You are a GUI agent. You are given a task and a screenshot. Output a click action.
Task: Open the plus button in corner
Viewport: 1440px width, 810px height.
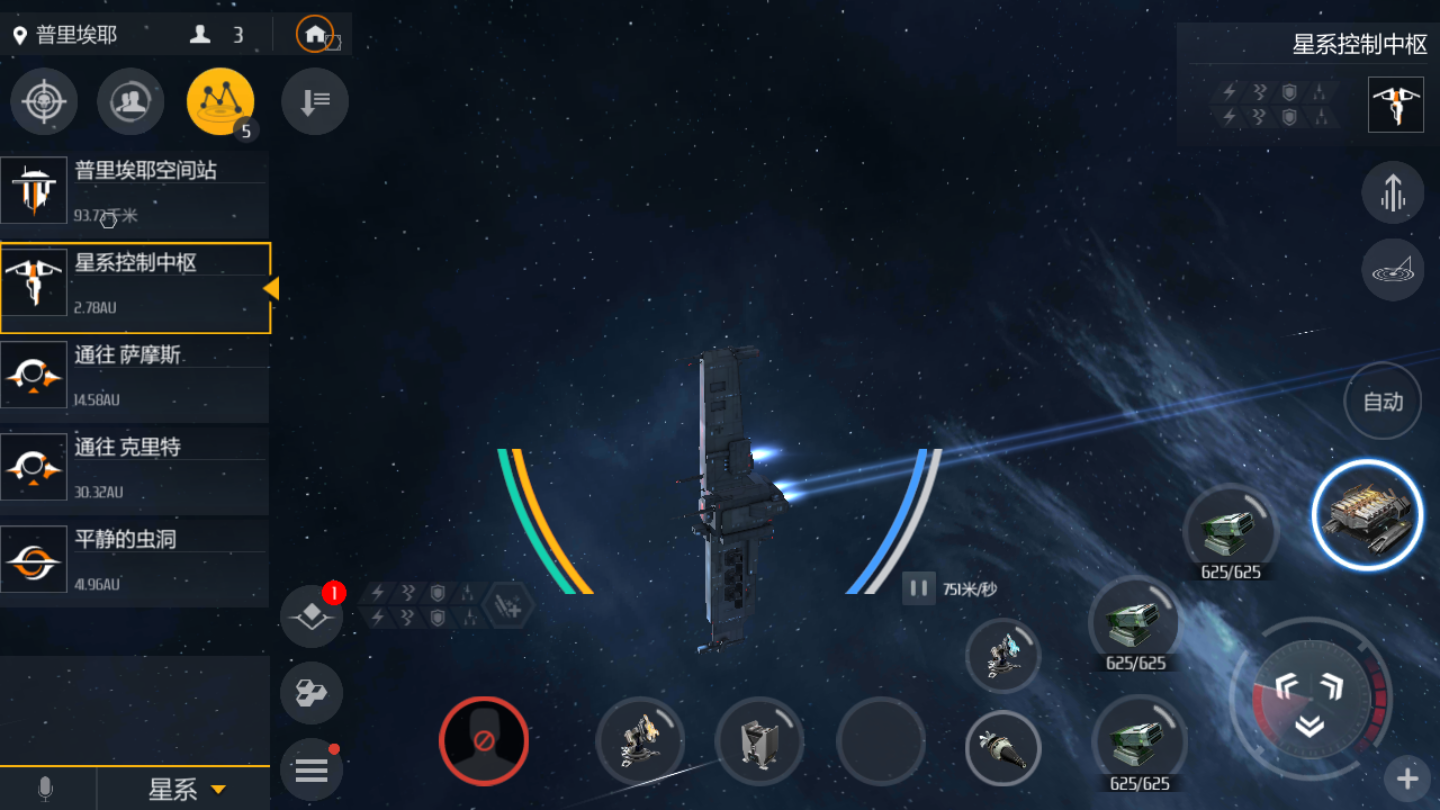[1407, 779]
